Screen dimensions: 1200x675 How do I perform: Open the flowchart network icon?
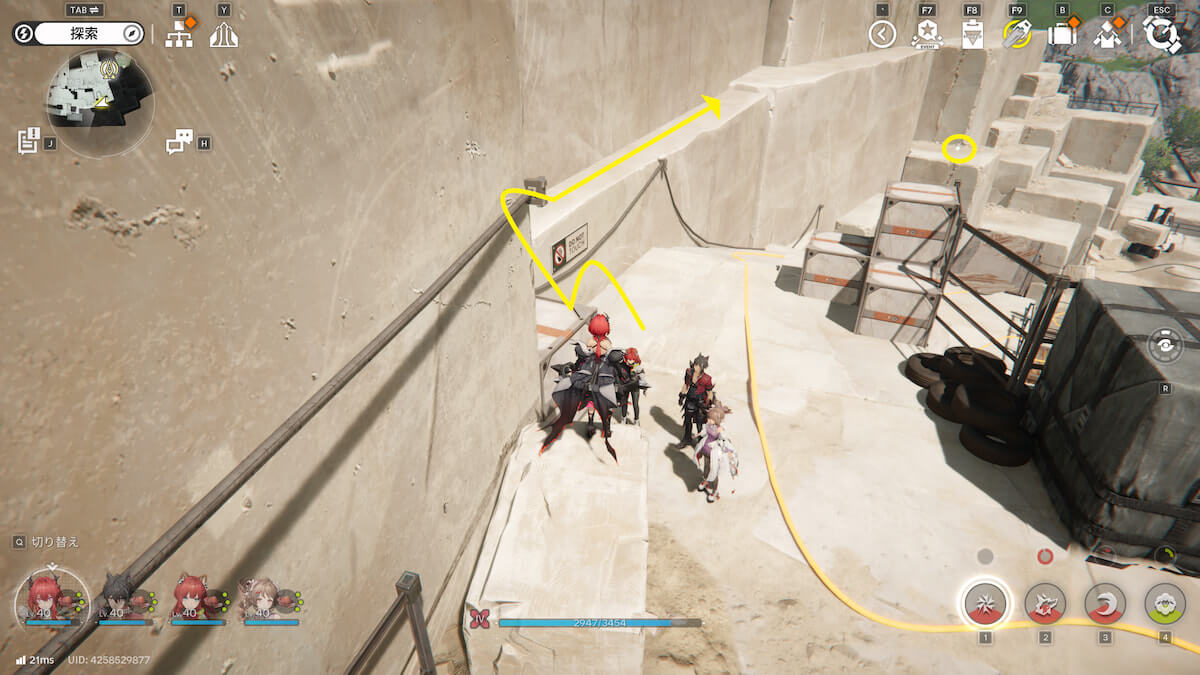[179, 35]
